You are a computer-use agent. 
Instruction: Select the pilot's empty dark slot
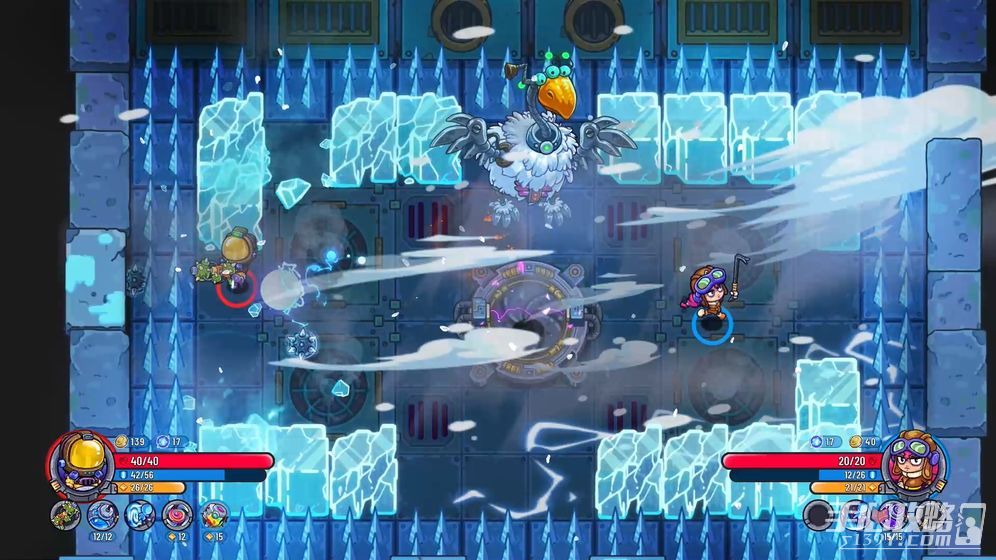click(819, 516)
